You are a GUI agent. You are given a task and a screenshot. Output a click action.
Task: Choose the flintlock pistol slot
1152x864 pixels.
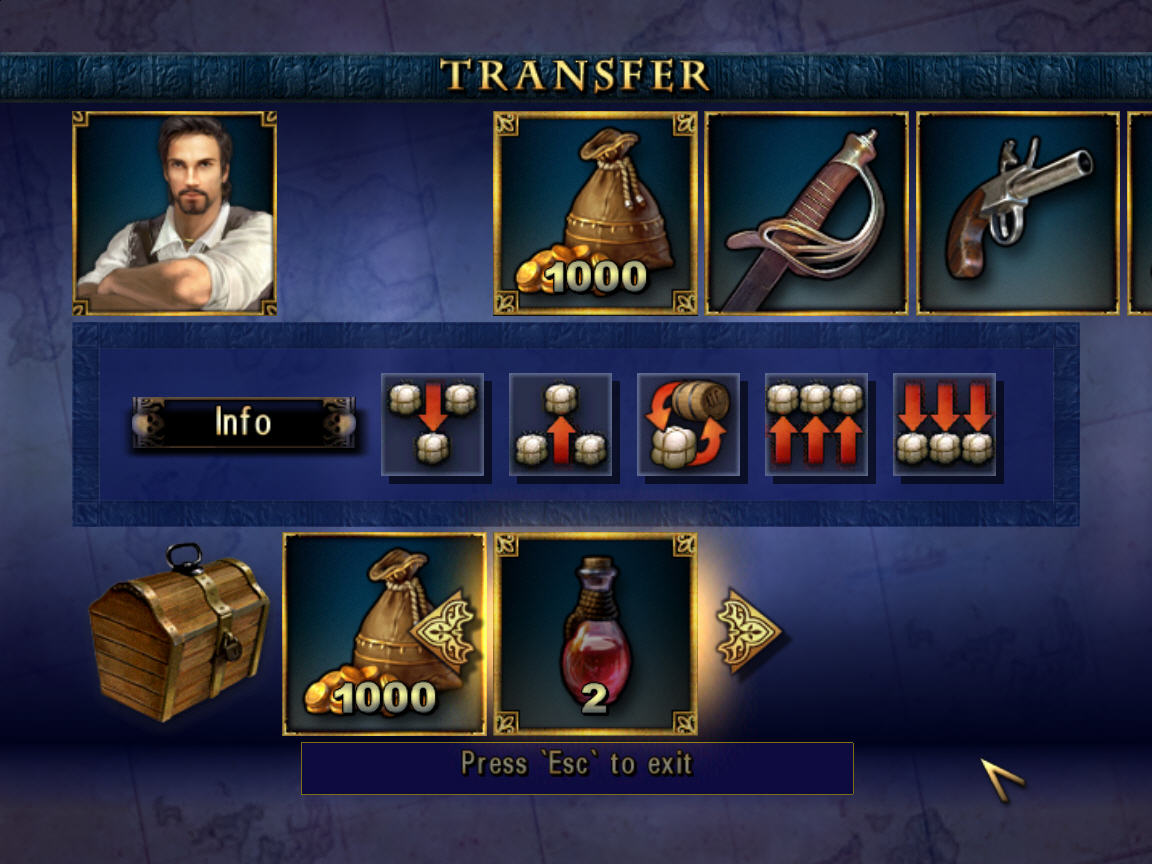pyautogui.click(x=1018, y=213)
